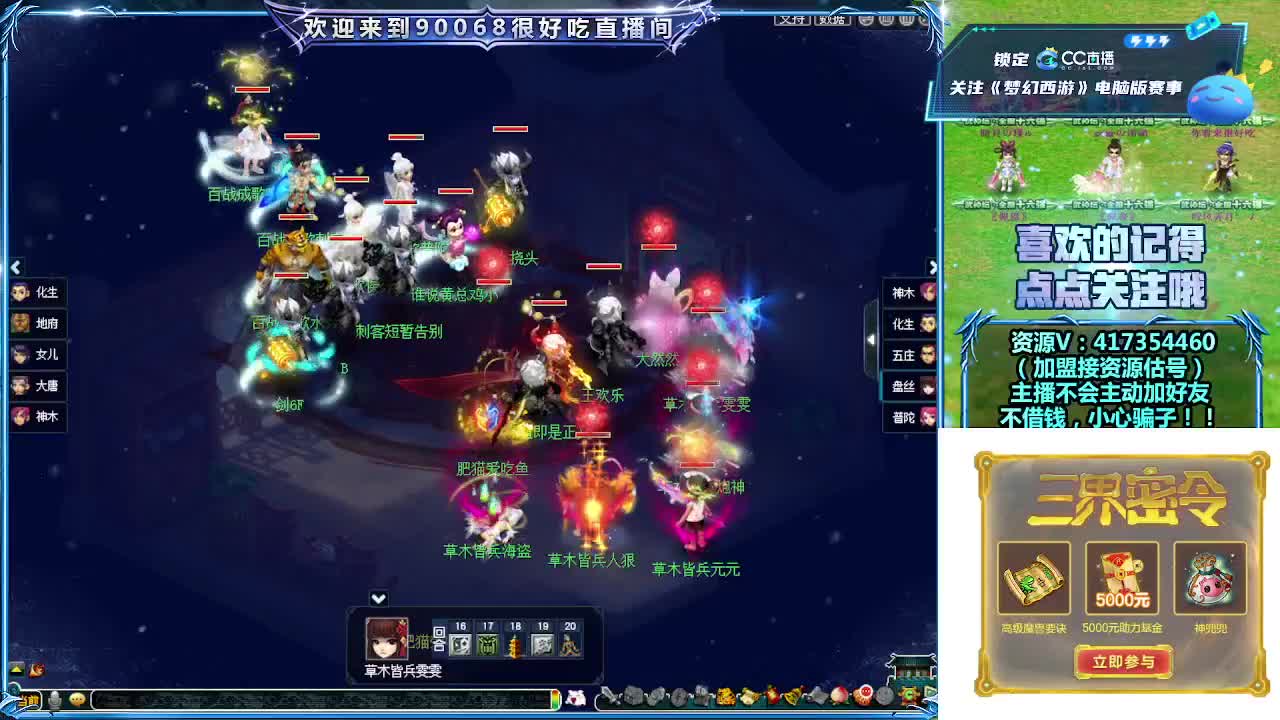1280x720 pixels.
Task: Collapse the left party panel with its arrow
Action: coord(15,267)
